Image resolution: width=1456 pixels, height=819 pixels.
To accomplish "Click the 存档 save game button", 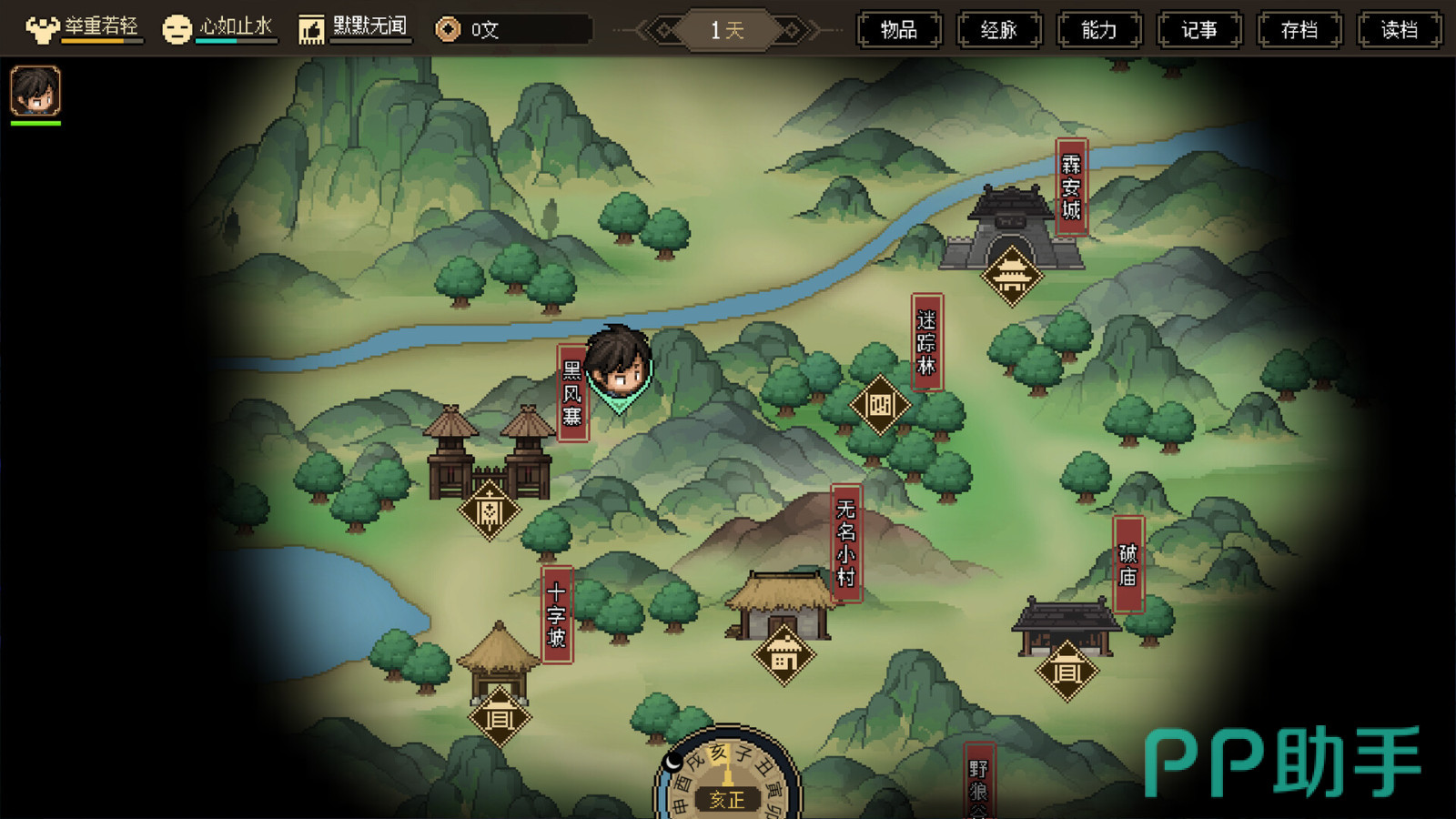I will (x=1299, y=30).
